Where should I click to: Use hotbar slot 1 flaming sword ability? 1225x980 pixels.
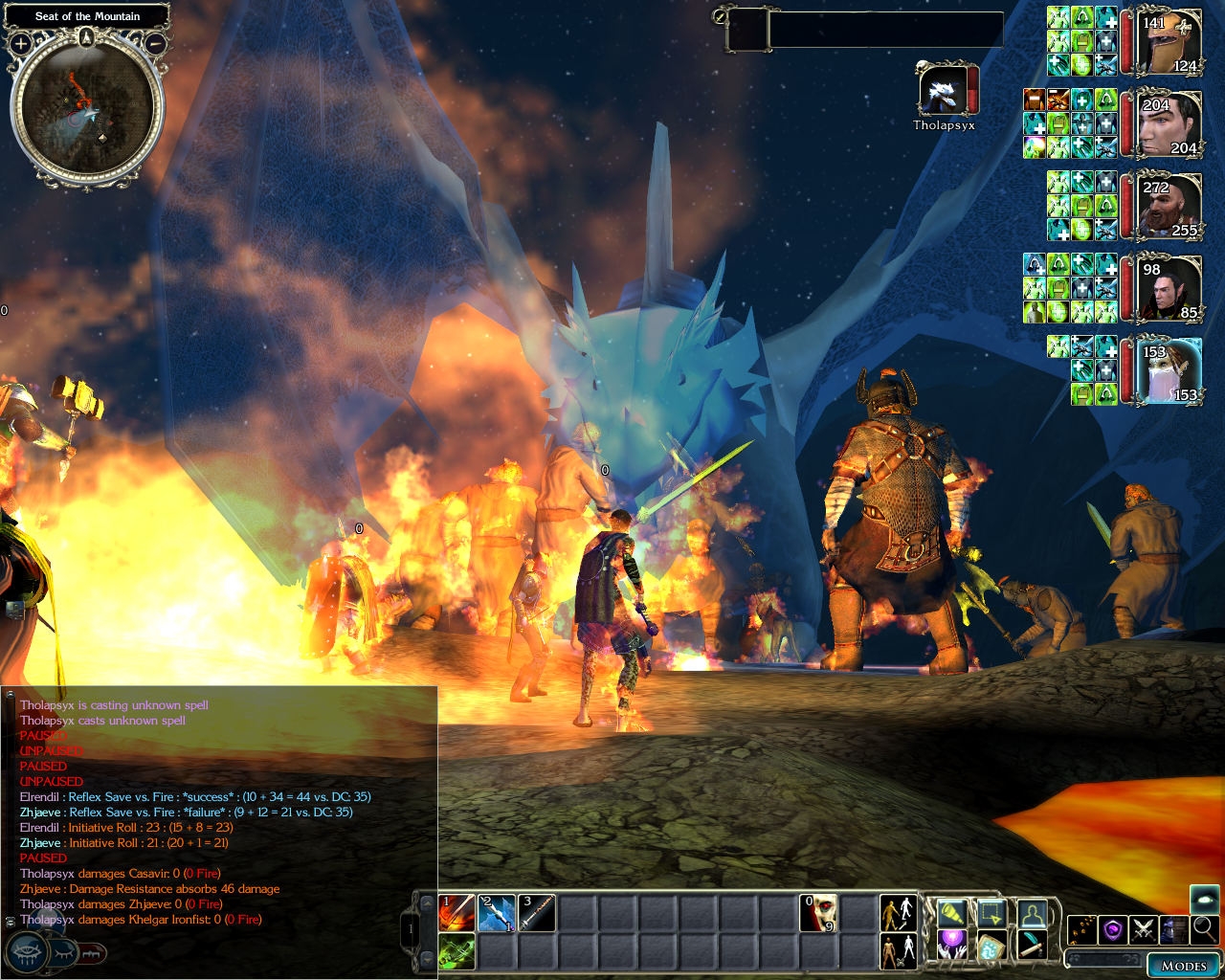(x=457, y=913)
